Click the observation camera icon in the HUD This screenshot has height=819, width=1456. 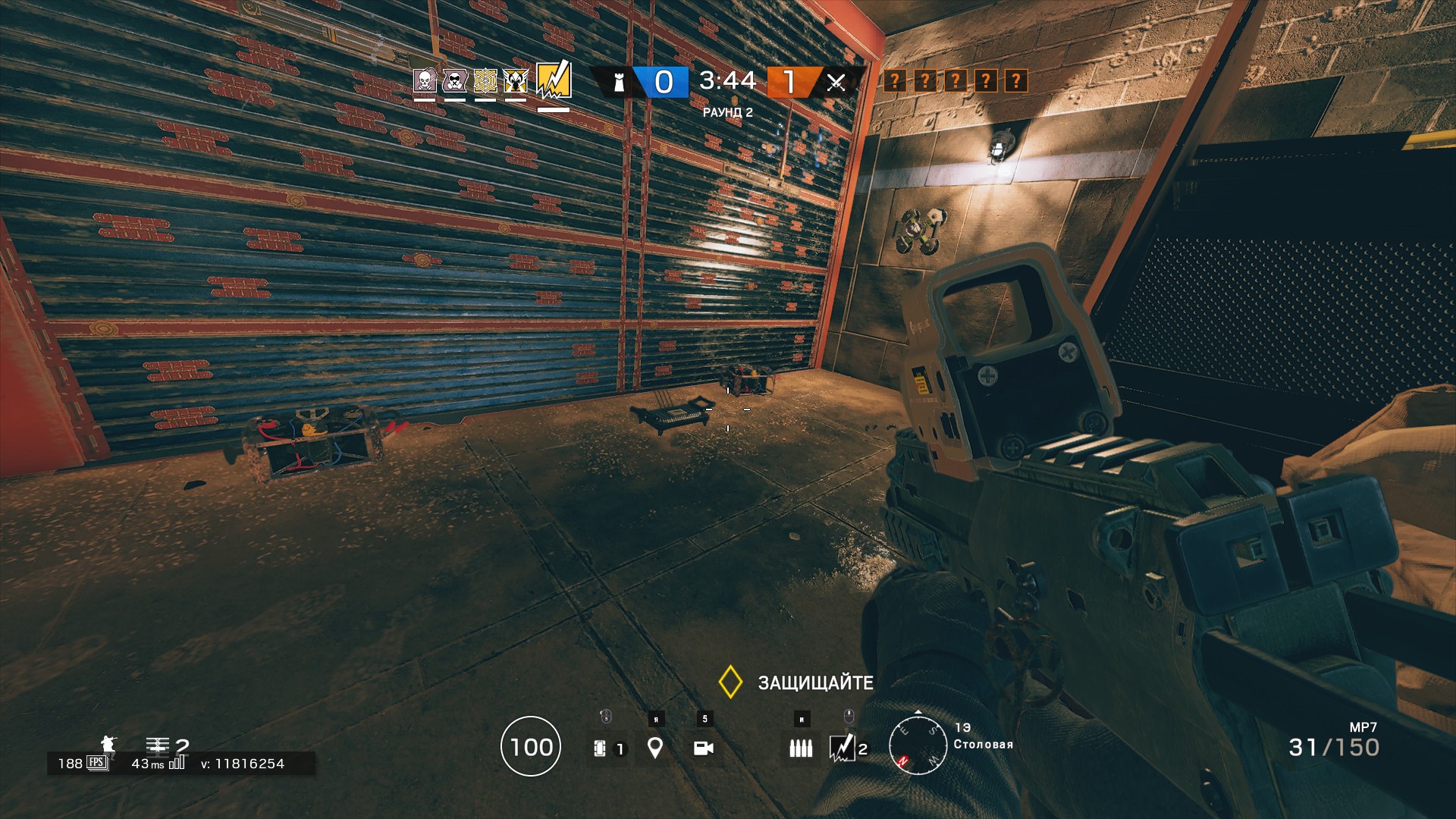tap(704, 747)
